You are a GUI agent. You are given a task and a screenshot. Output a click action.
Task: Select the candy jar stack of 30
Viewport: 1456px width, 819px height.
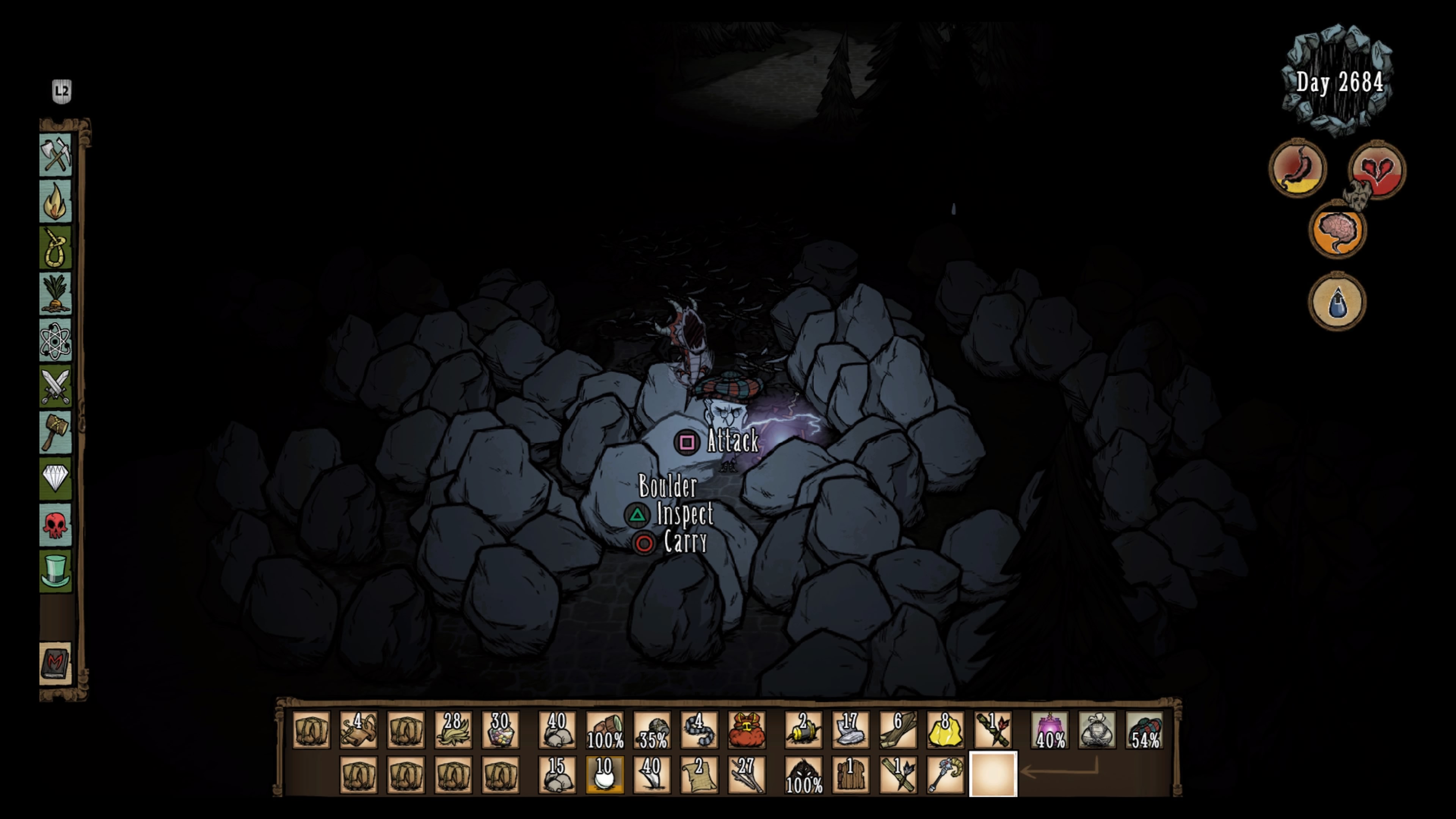(500, 730)
